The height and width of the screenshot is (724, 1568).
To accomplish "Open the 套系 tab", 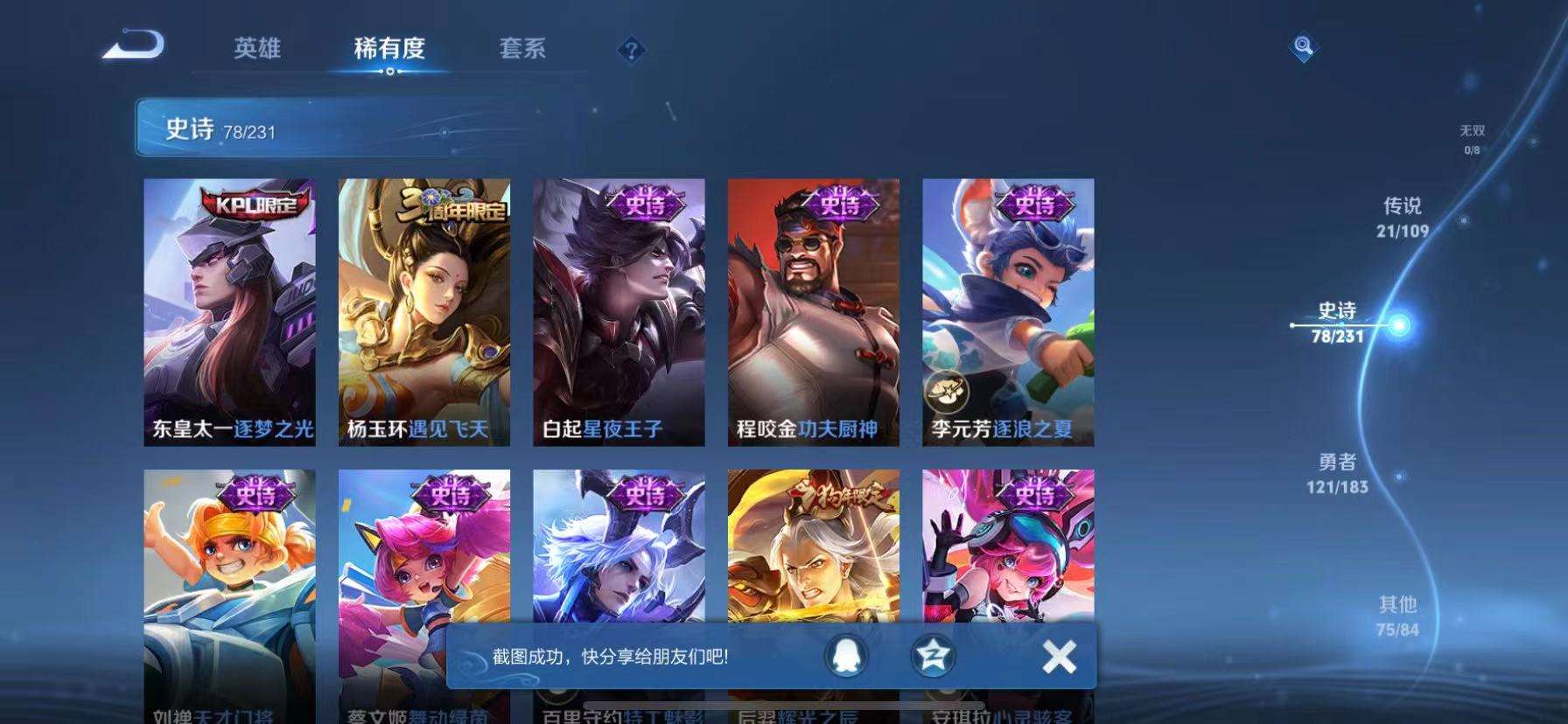I will point(522,50).
